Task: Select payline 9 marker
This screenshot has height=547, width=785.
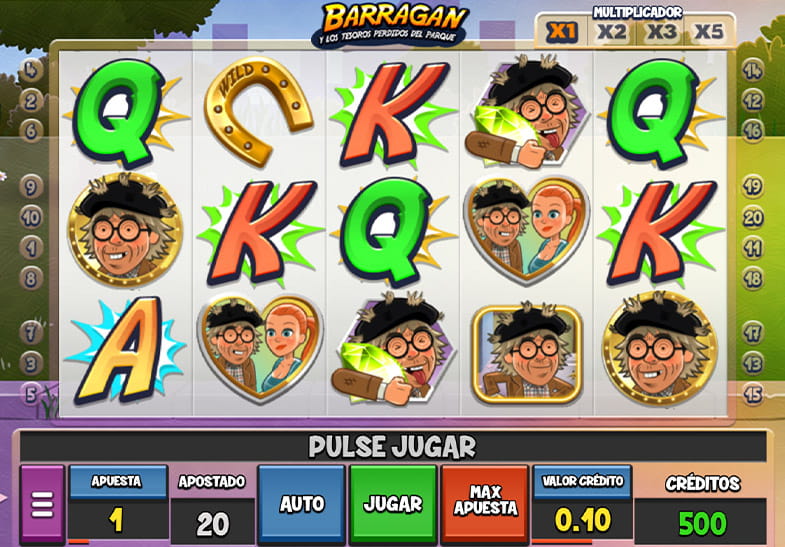Action: 30,186
